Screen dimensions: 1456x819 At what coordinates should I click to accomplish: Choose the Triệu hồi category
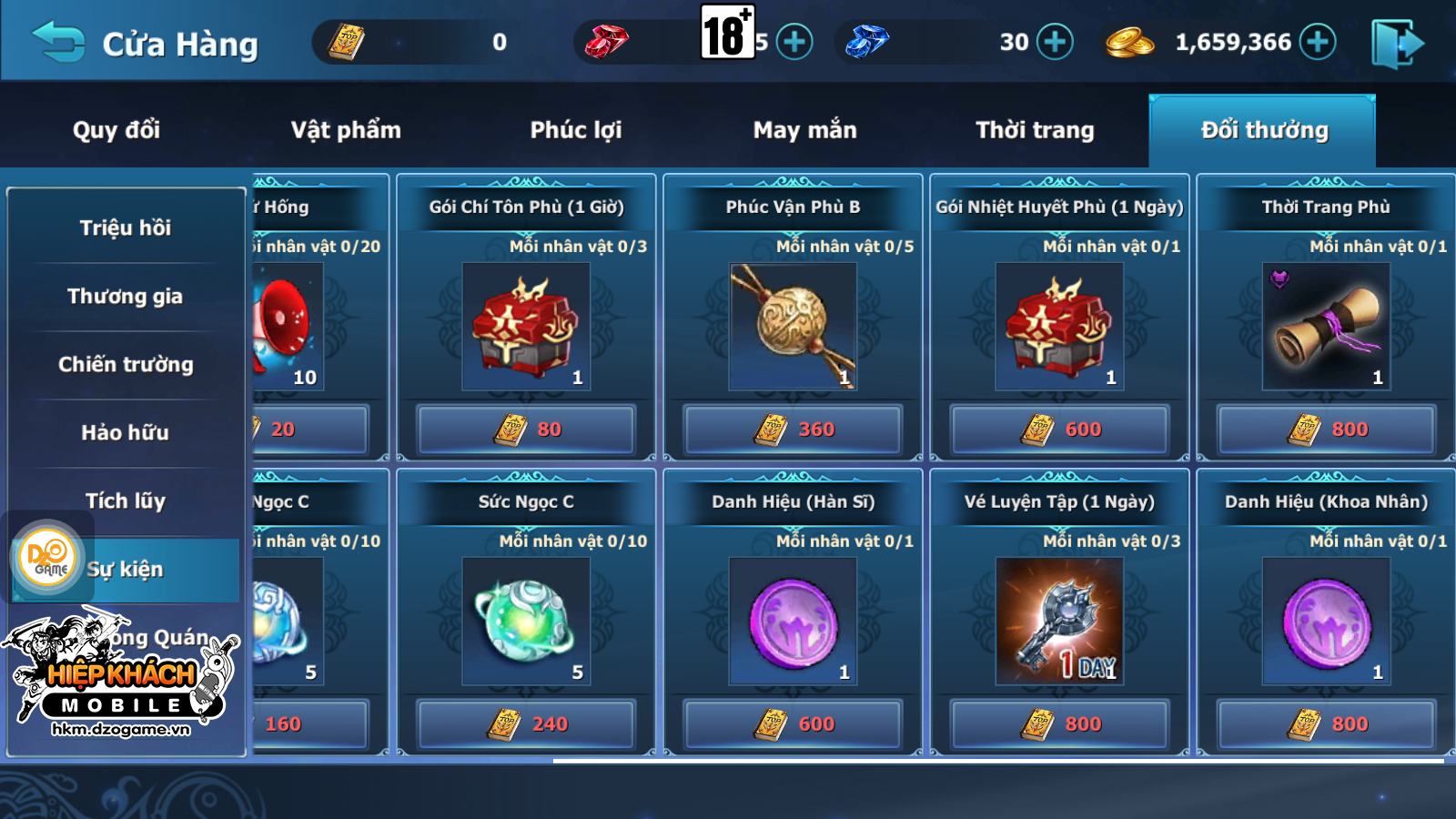[126, 227]
